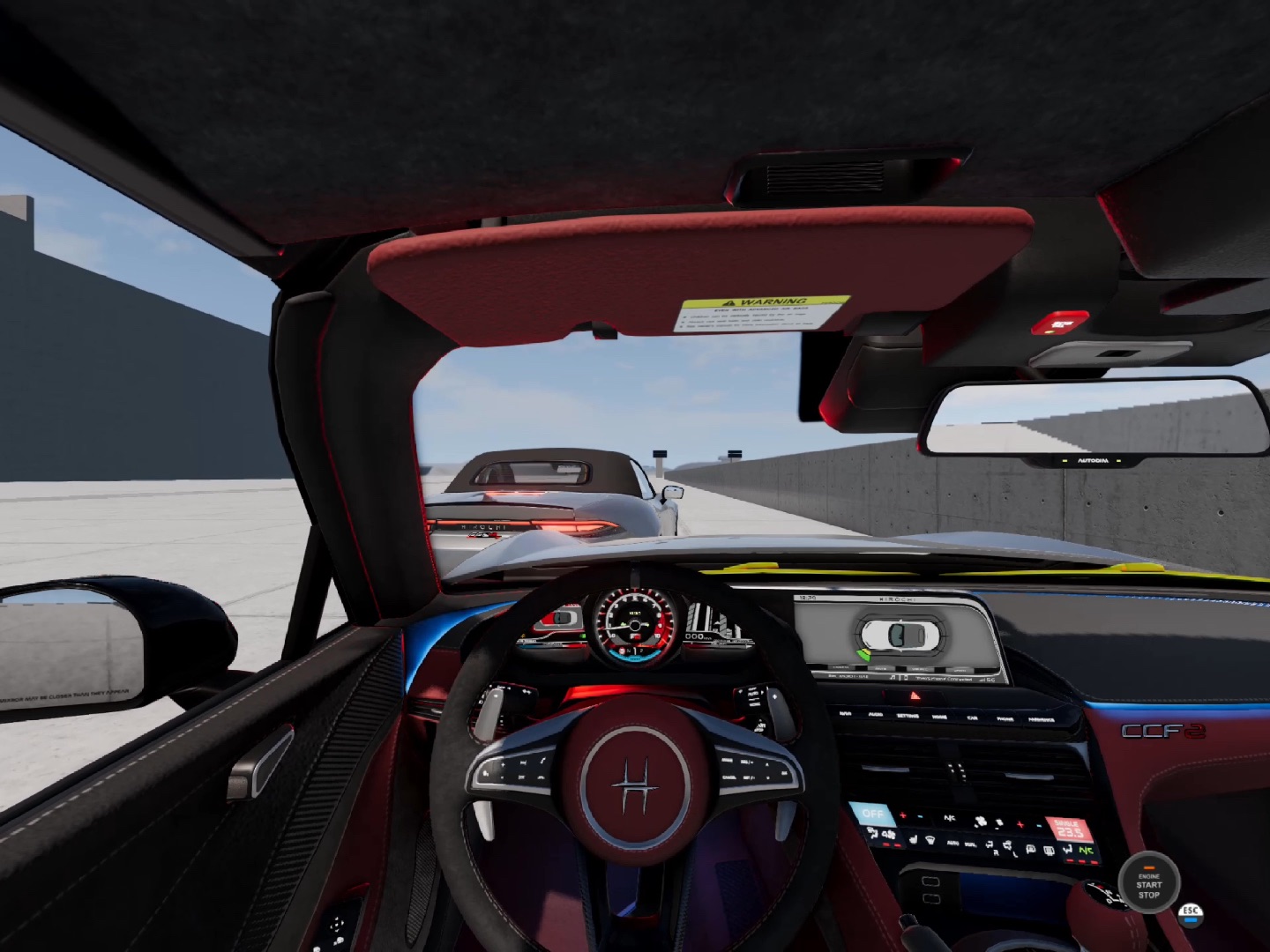Enable the green A/C control on passenger side

click(1087, 849)
